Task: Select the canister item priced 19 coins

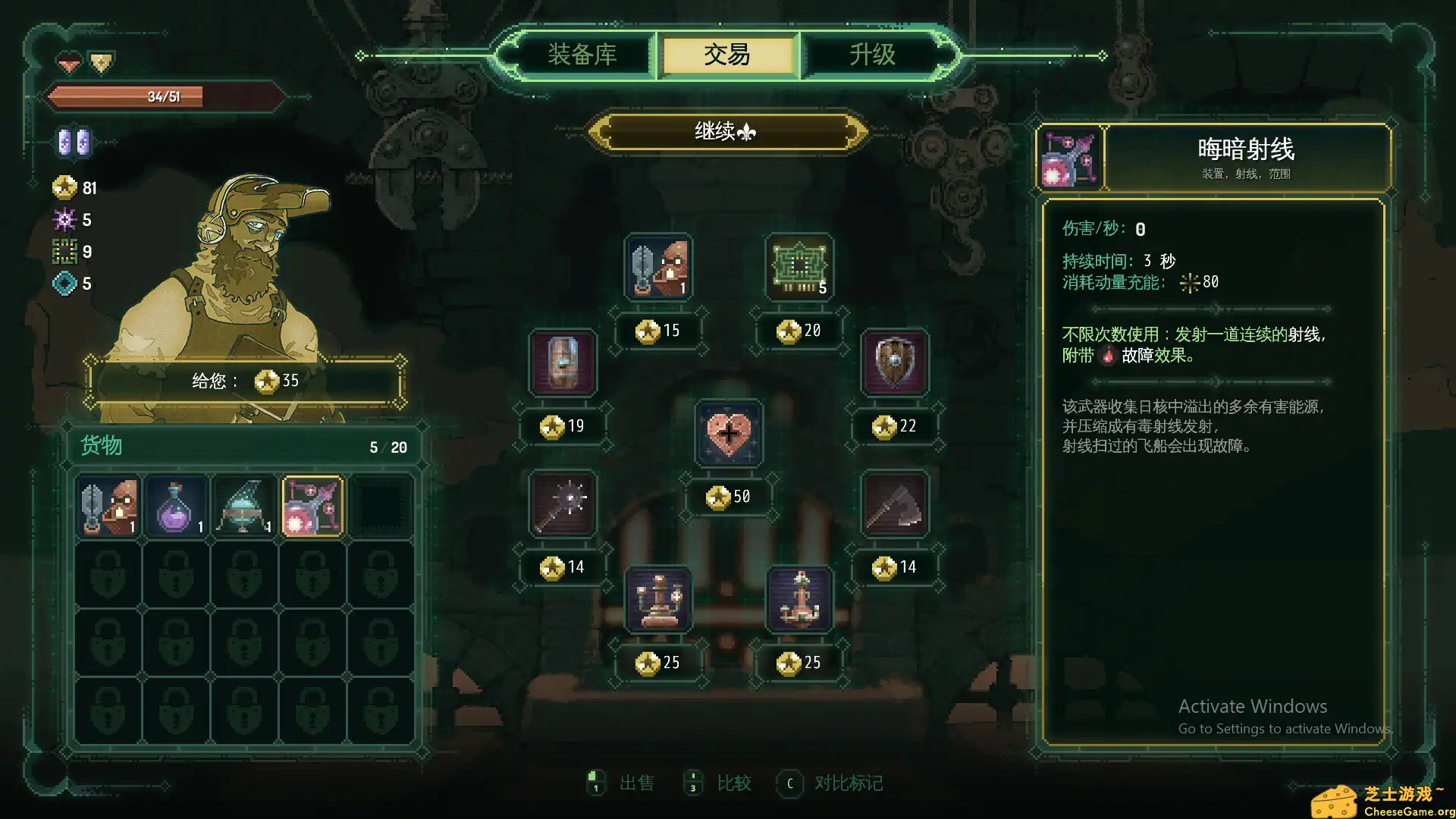Action: tap(562, 364)
